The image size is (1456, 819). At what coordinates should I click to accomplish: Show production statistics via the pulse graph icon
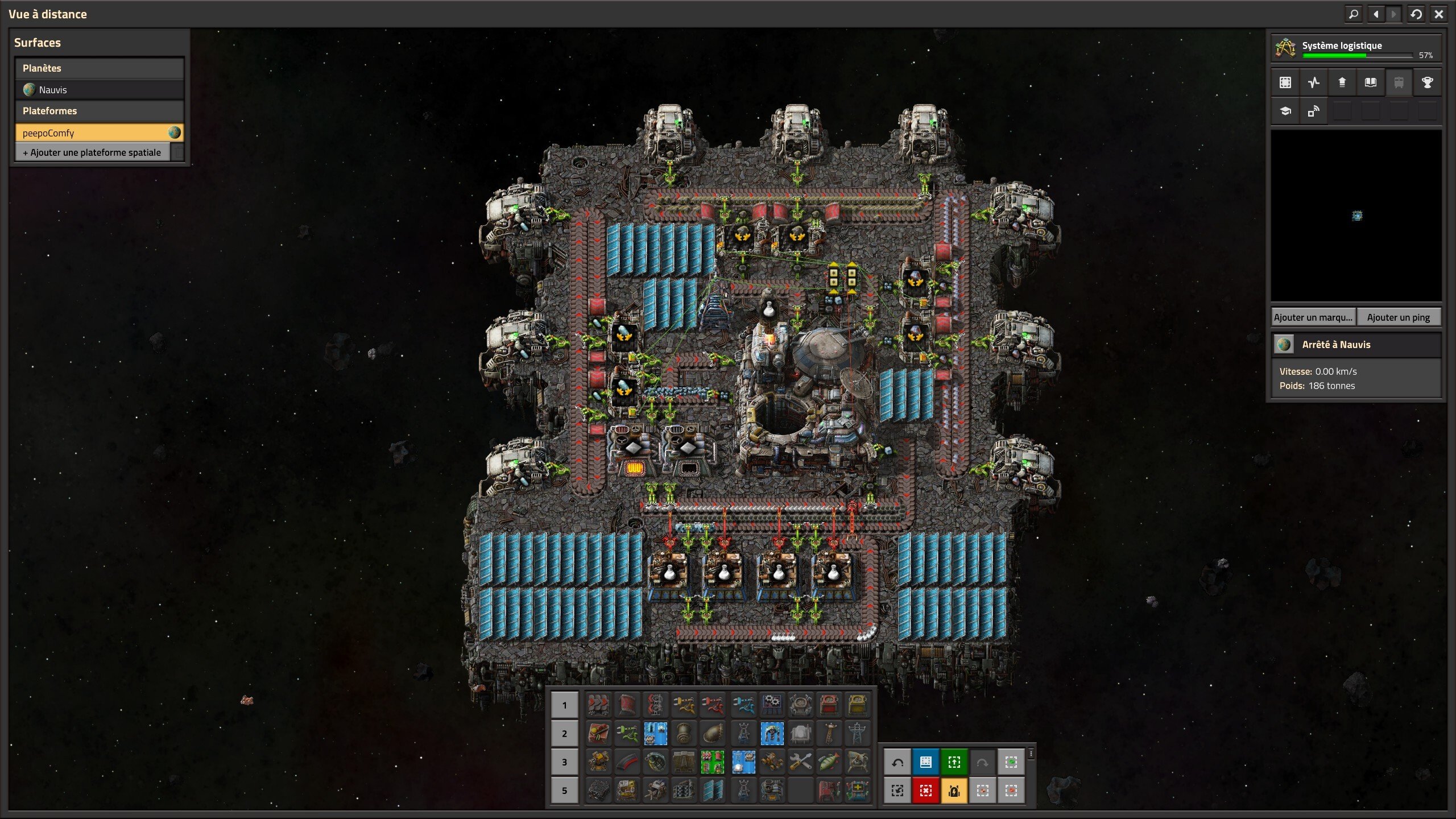pos(1313,82)
